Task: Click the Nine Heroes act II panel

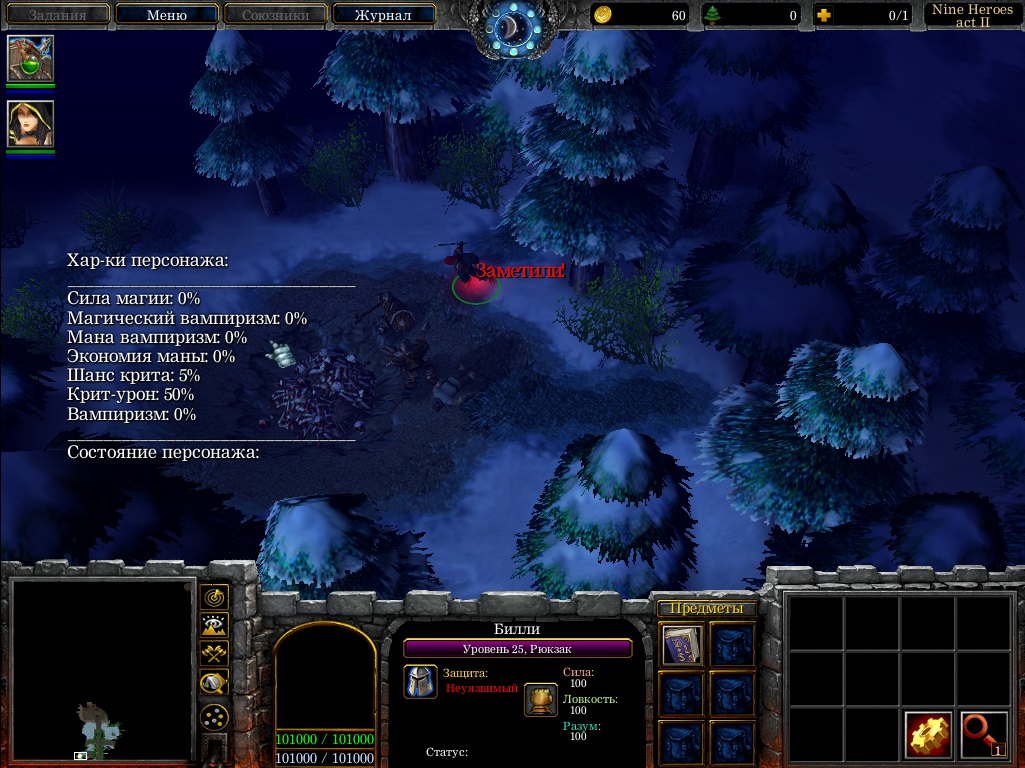Action: tap(972, 15)
